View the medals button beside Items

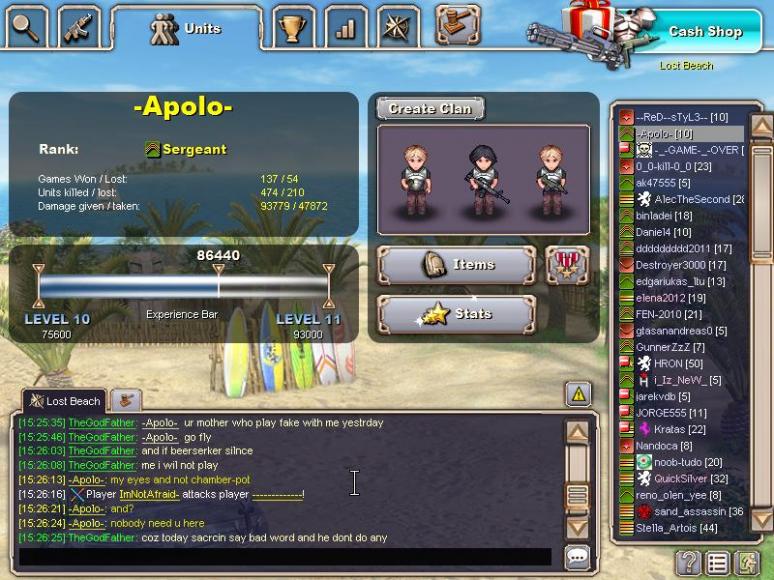[x=567, y=265]
